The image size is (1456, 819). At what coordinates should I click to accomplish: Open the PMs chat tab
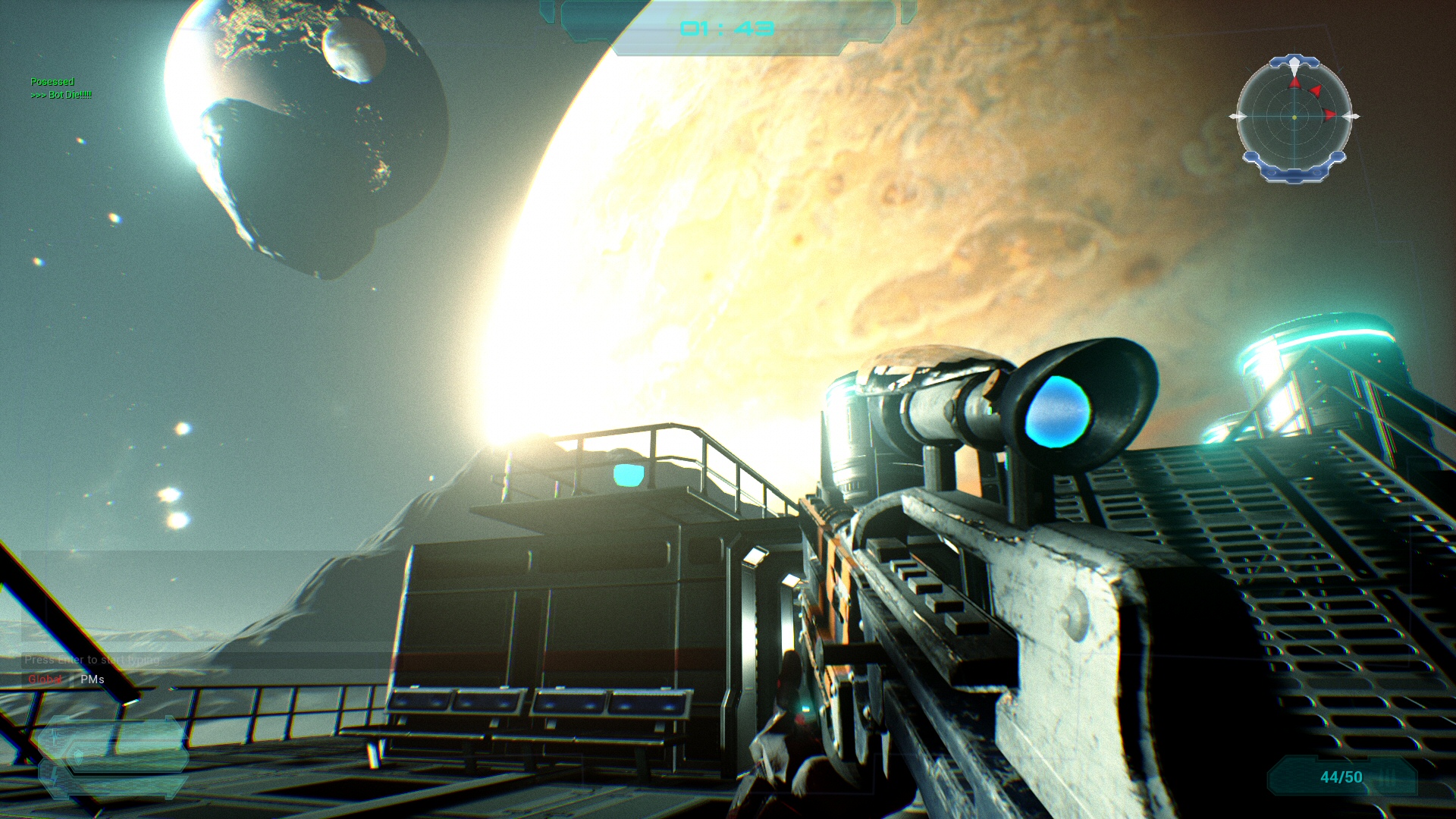click(93, 679)
